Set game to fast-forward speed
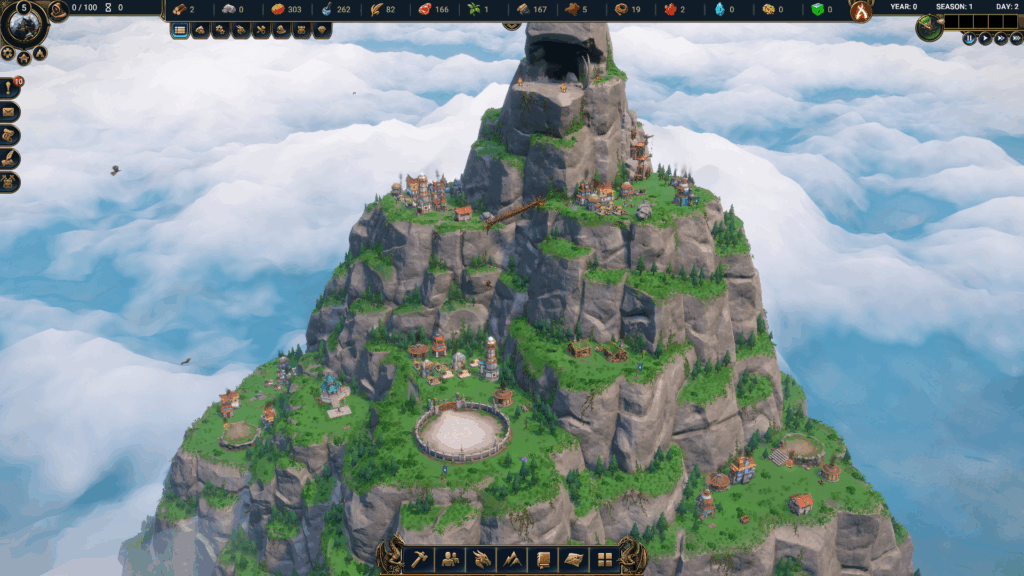This screenshot has width=1024, height=576. click(1001, 39)
